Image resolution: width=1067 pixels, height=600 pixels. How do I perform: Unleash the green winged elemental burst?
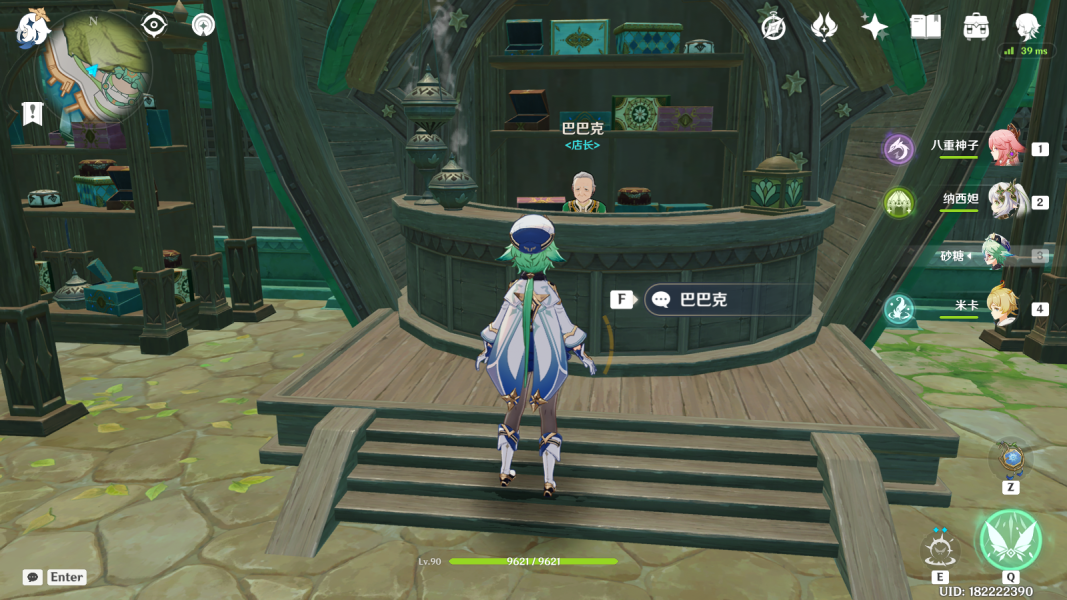coord(1010,540)
